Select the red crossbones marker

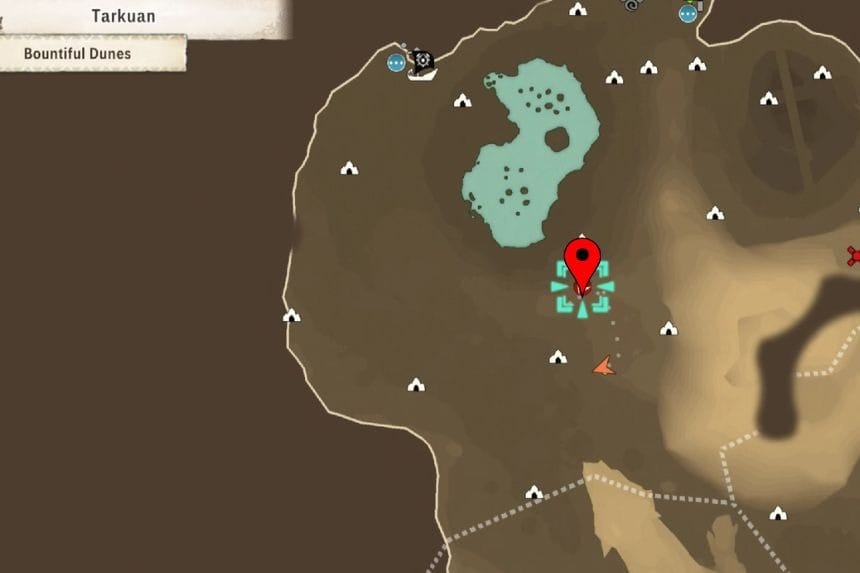pyautogui.click(x=853, y=255)
